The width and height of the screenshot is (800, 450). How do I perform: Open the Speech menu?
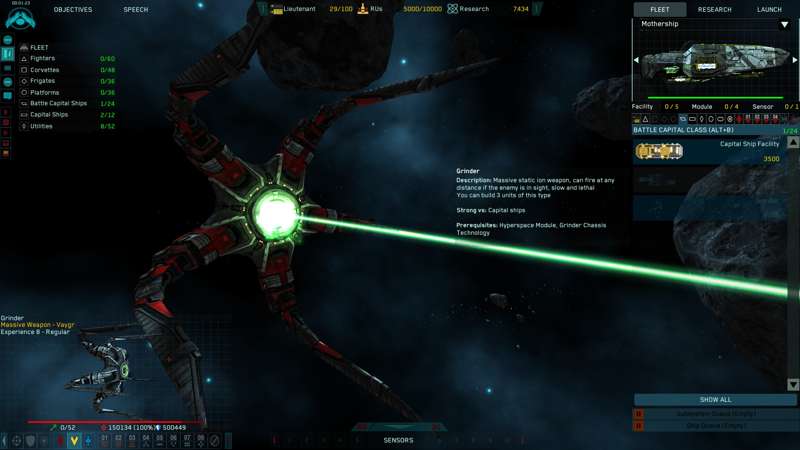136,9
